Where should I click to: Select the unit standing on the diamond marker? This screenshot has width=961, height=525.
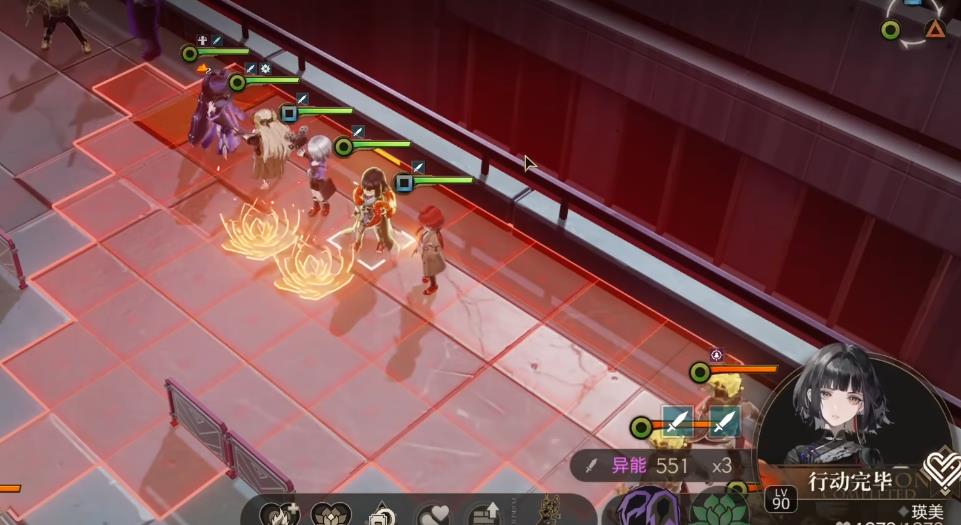coord(374,212)
